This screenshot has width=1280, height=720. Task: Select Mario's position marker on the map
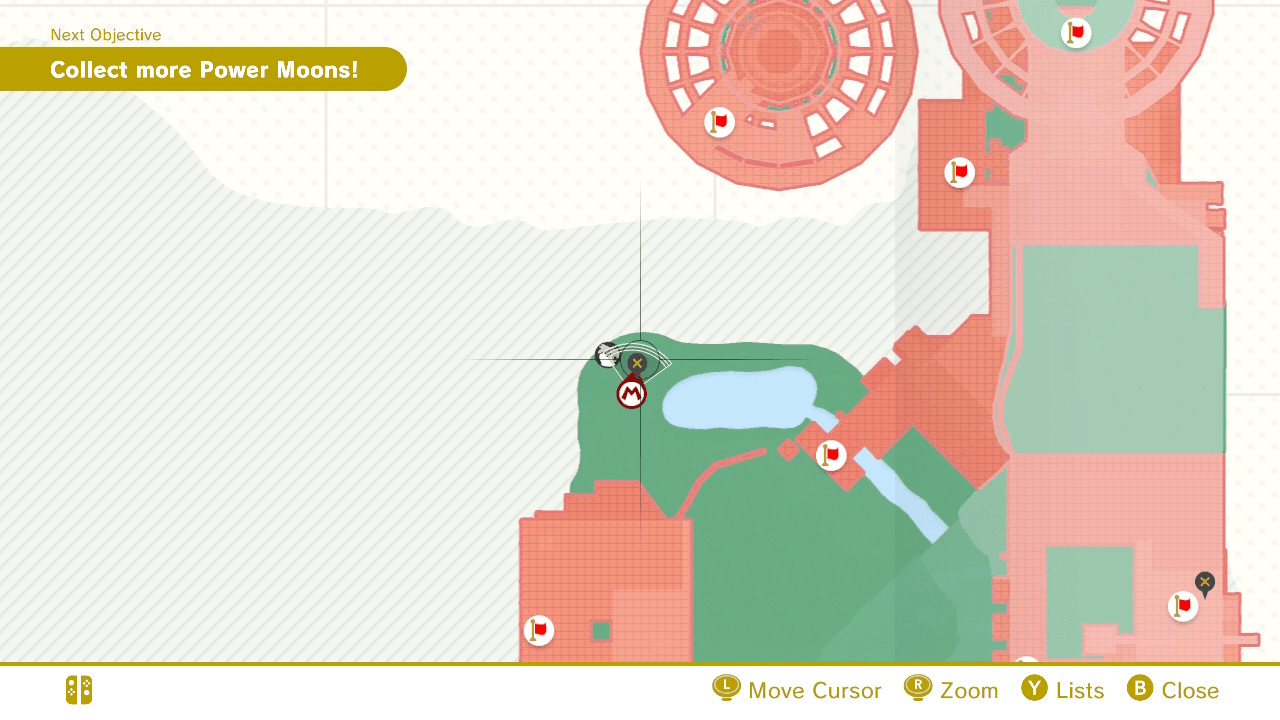(x=631, y=392)
